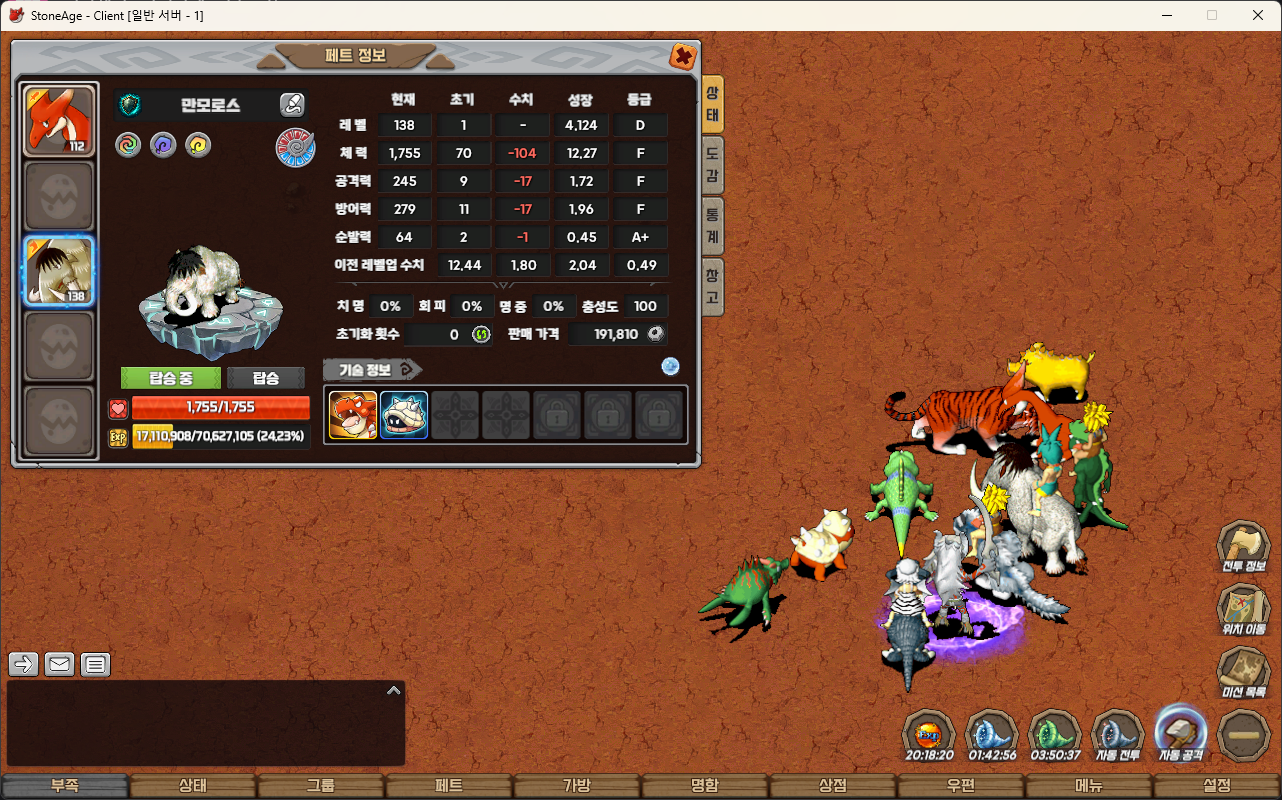Close the 페트 정보 pet info window
The image size is (1282, 800).
pyautogui.click(x=683, y=56)
